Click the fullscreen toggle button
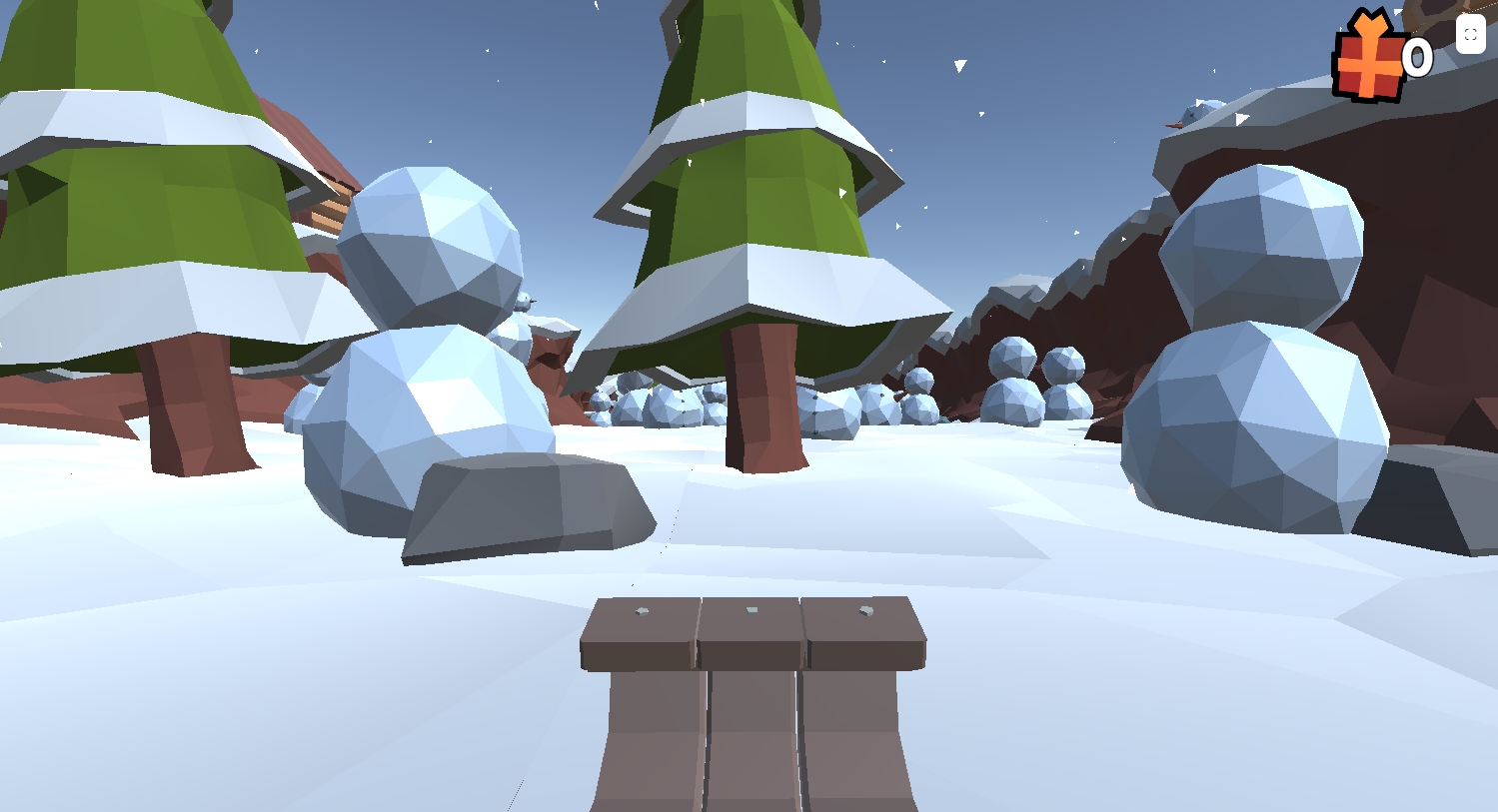1498x812 pixels. (1470, 33)
